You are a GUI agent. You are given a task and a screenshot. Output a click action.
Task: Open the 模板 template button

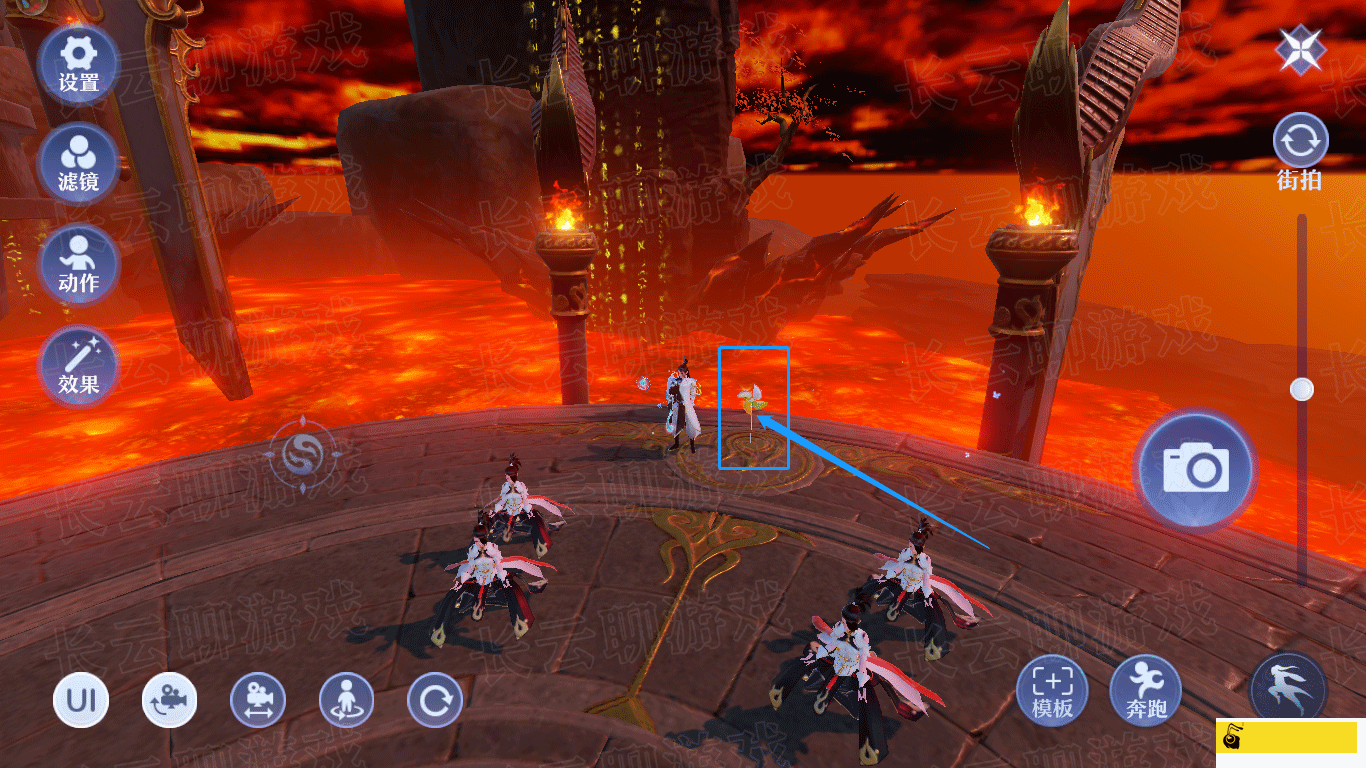click(1052, 692)
